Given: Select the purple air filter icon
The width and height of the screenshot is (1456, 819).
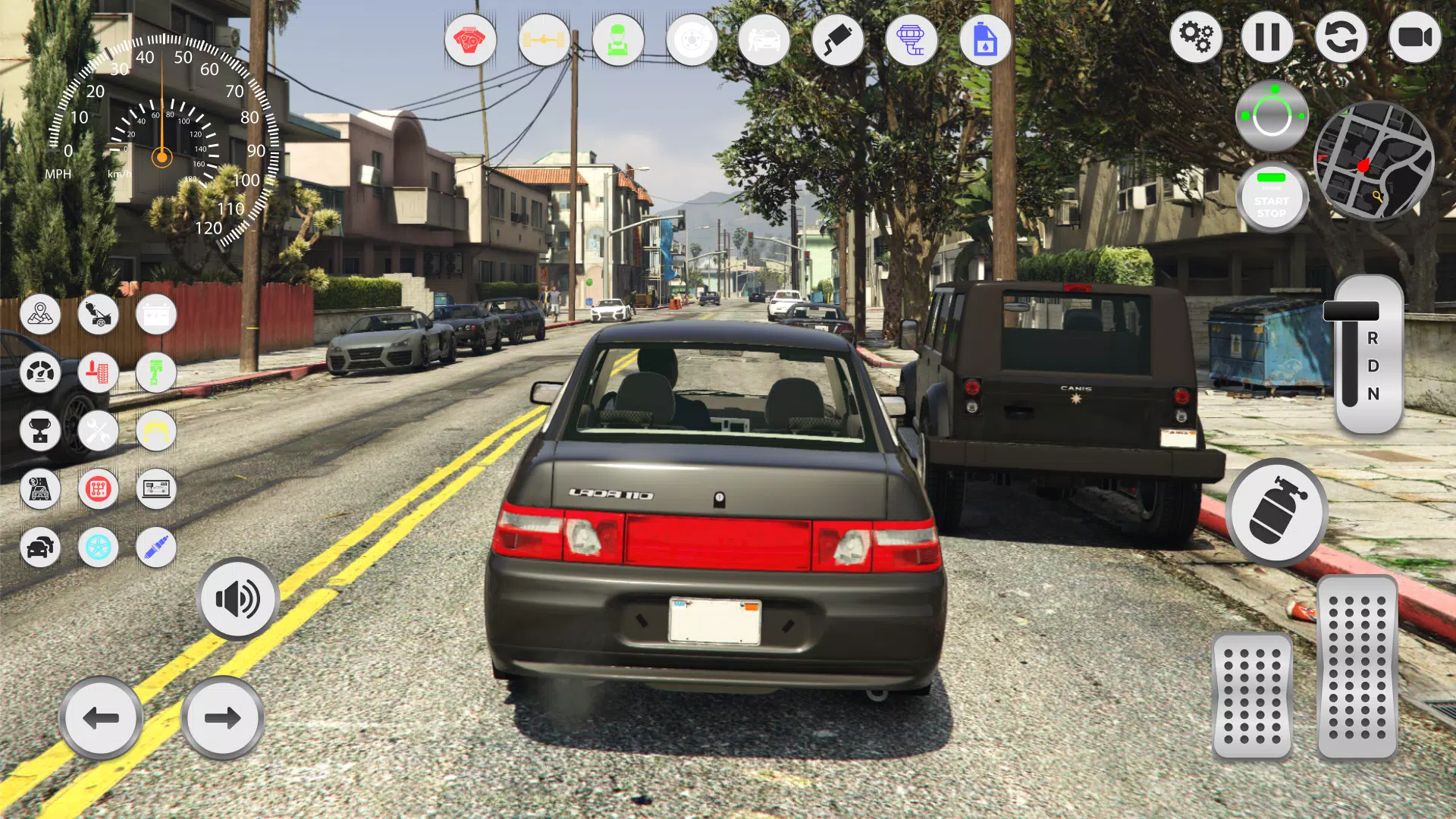Looking at the screenshot, I should [x=912, y=41].
